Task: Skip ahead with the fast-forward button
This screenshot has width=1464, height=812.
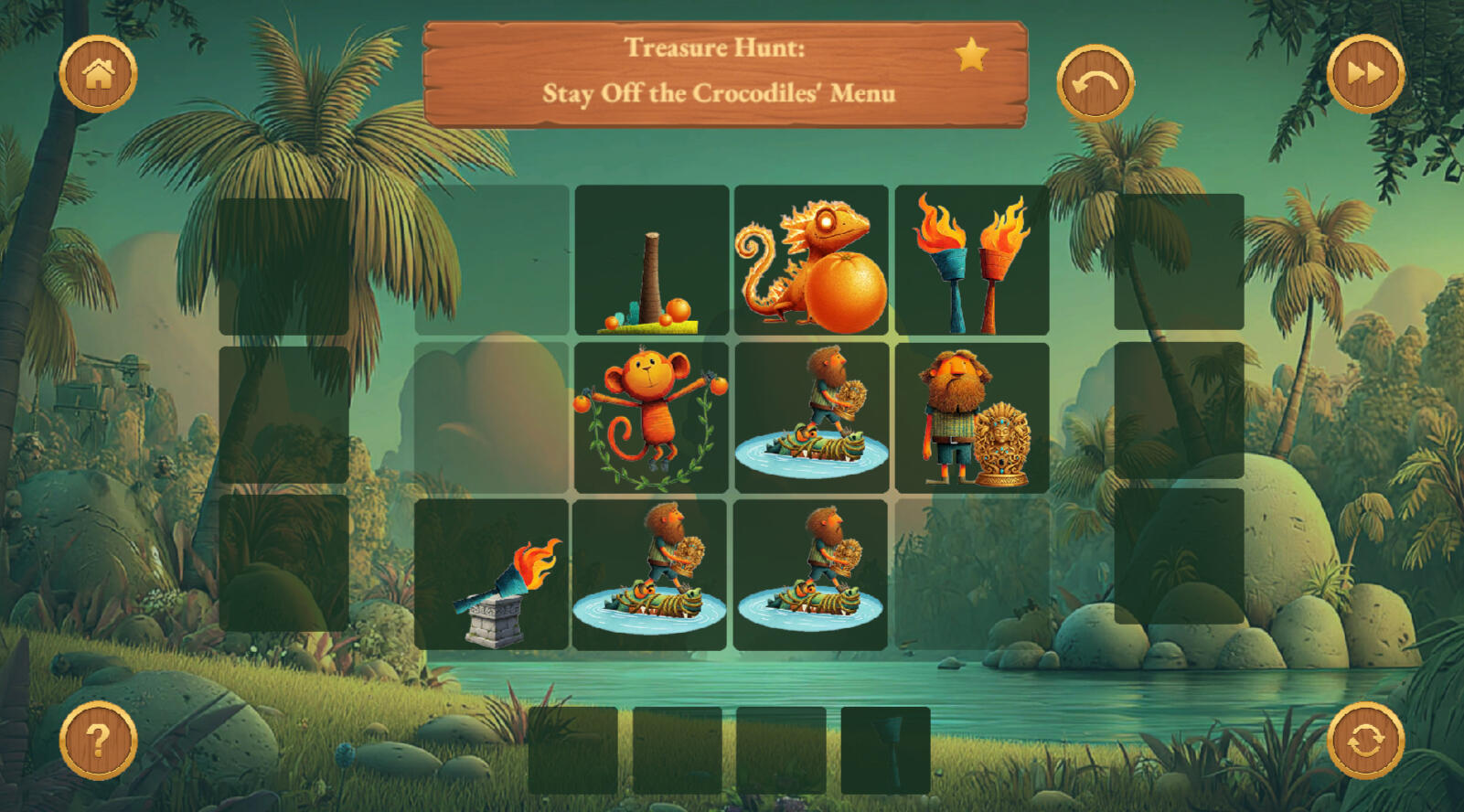Action: [1364, 74]
